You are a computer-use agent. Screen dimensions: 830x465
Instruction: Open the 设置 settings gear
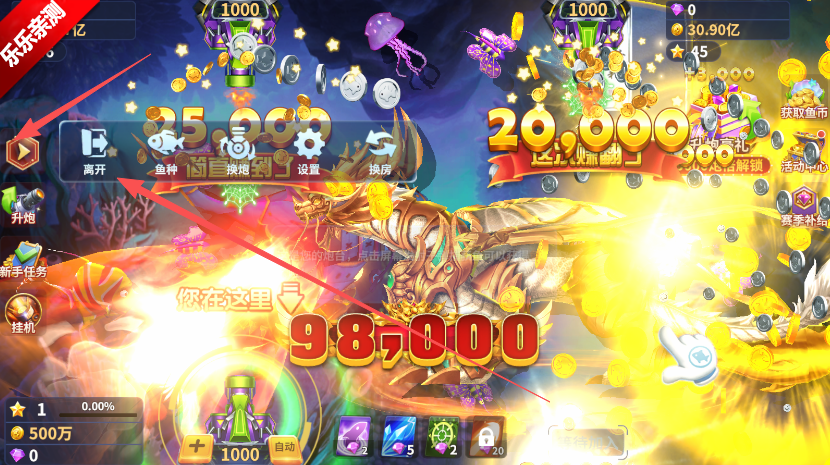click(309, 152)
